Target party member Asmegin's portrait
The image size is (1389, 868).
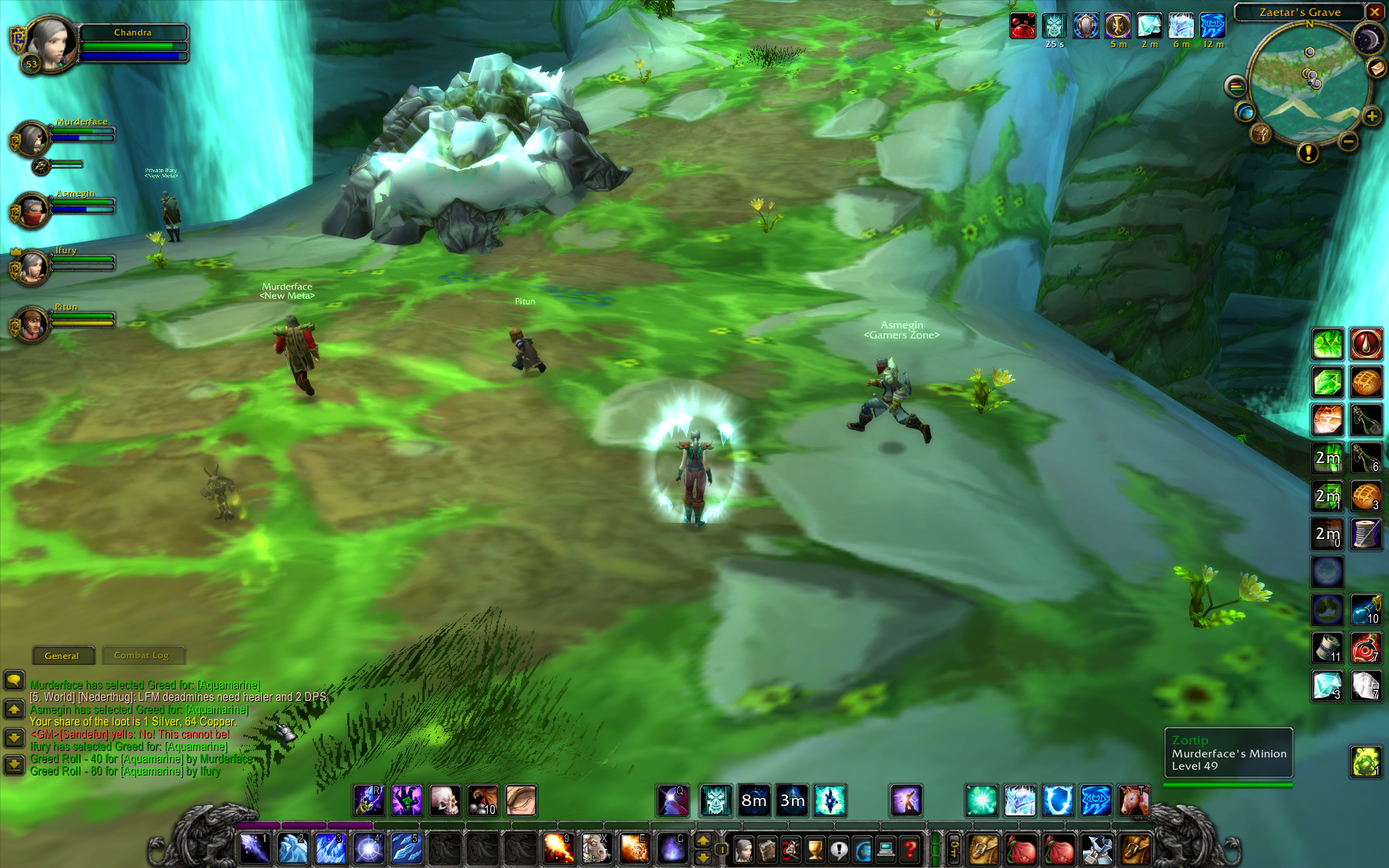coord(32,210)
